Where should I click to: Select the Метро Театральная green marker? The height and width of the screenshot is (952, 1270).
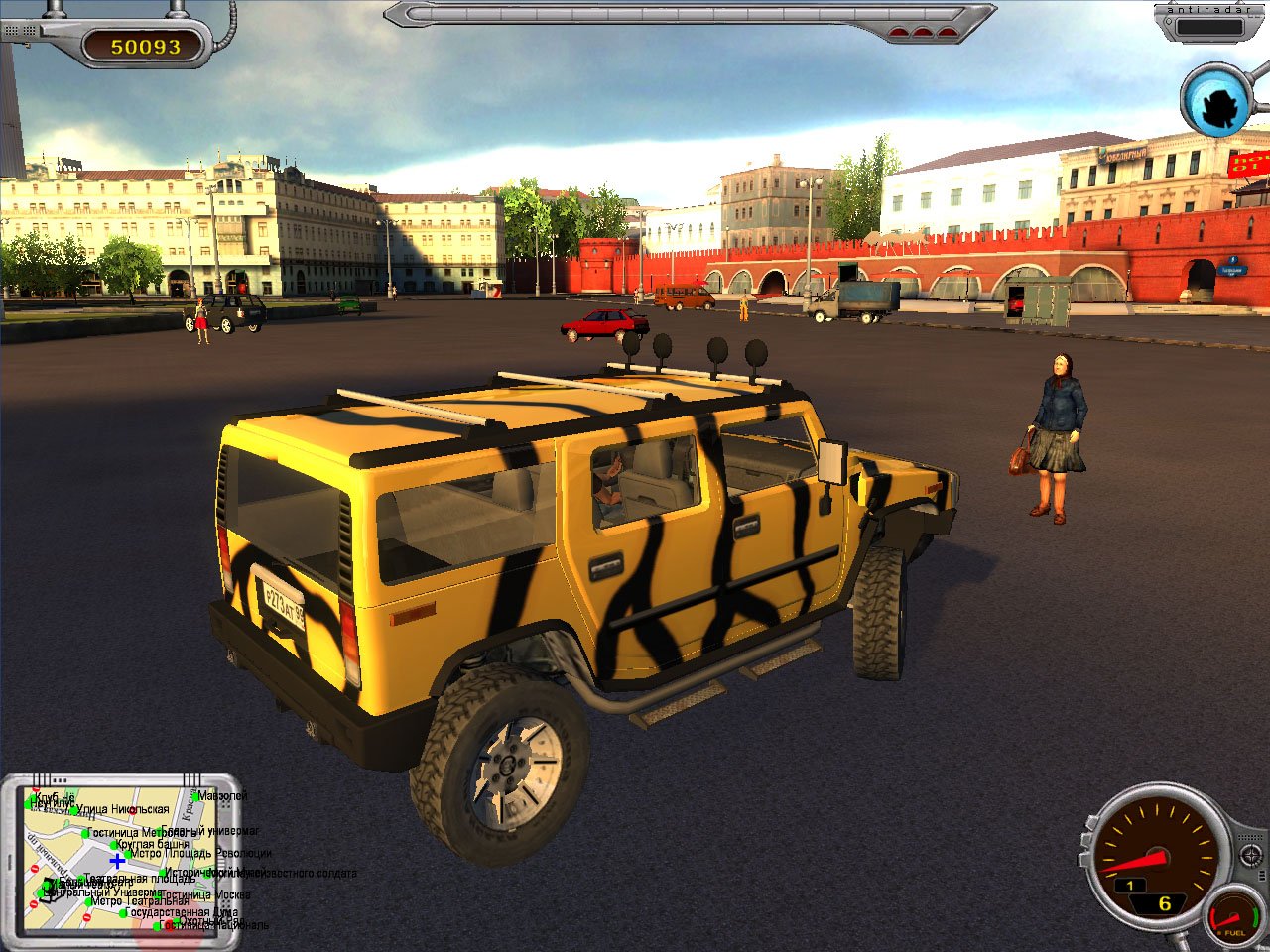tap(86, 902)
